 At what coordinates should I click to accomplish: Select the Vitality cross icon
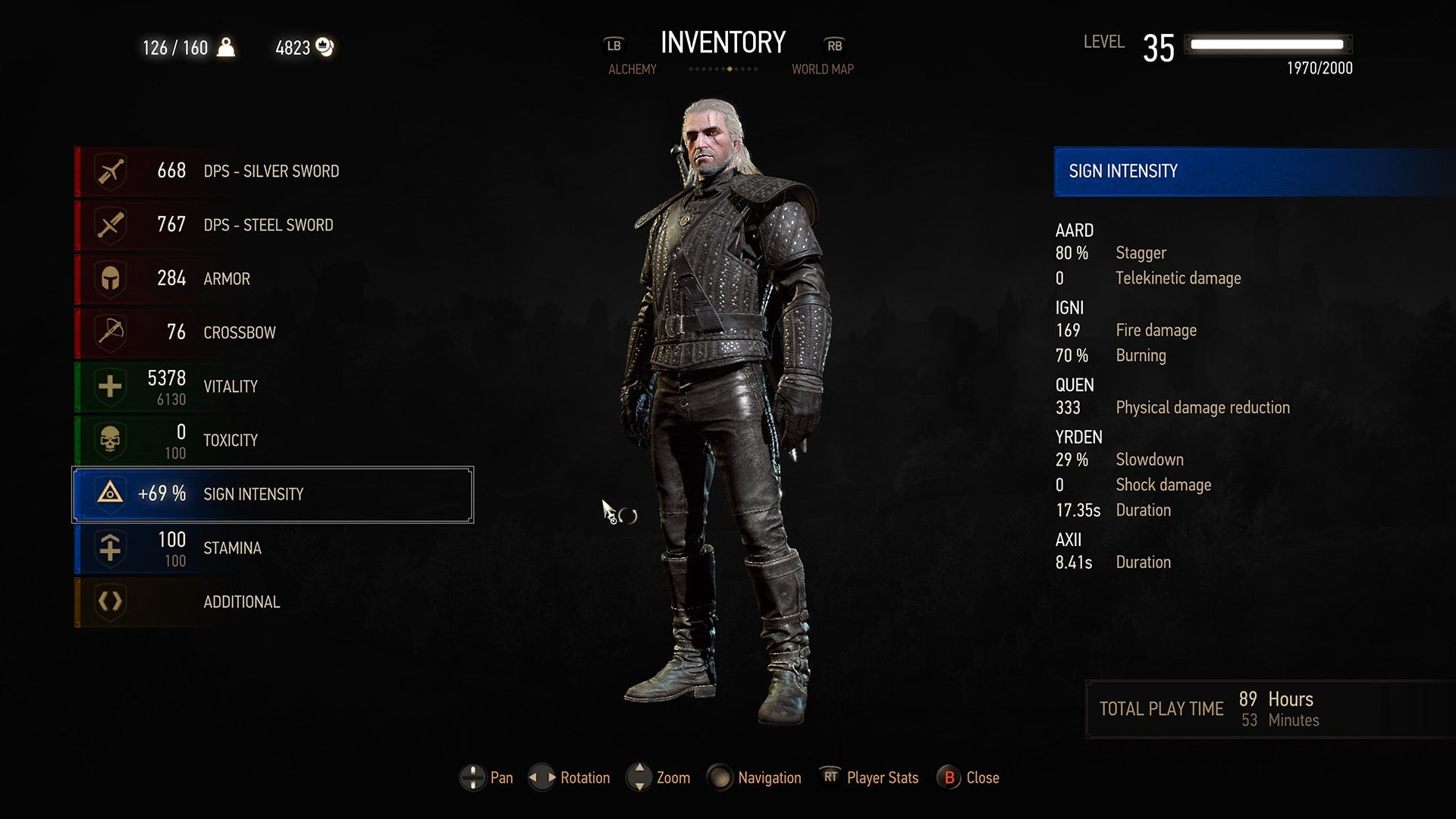pyautogui.click(x=108, y=386)
